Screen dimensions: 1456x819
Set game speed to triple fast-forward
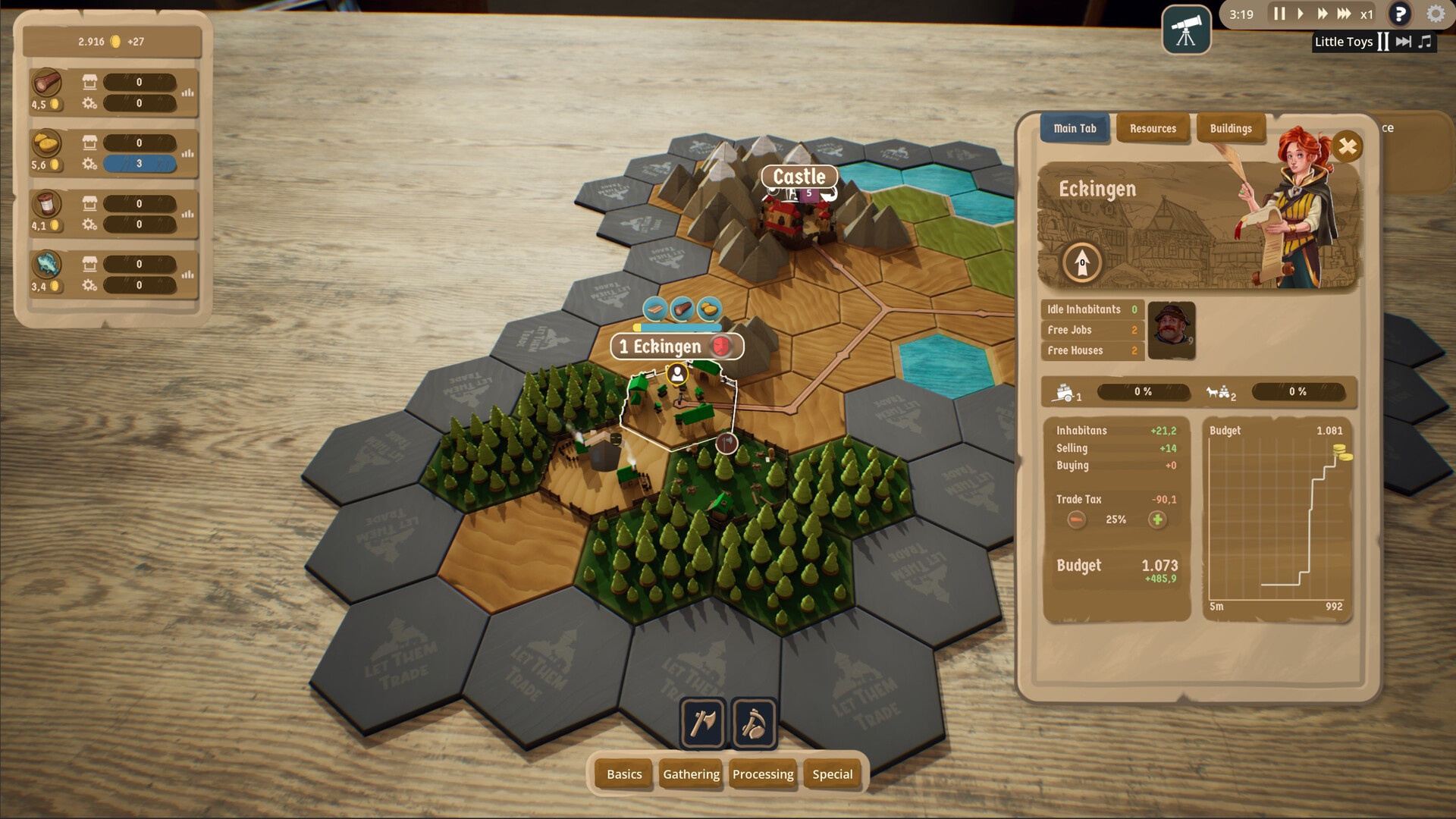pyautogui.click(x=1344, y=14)
